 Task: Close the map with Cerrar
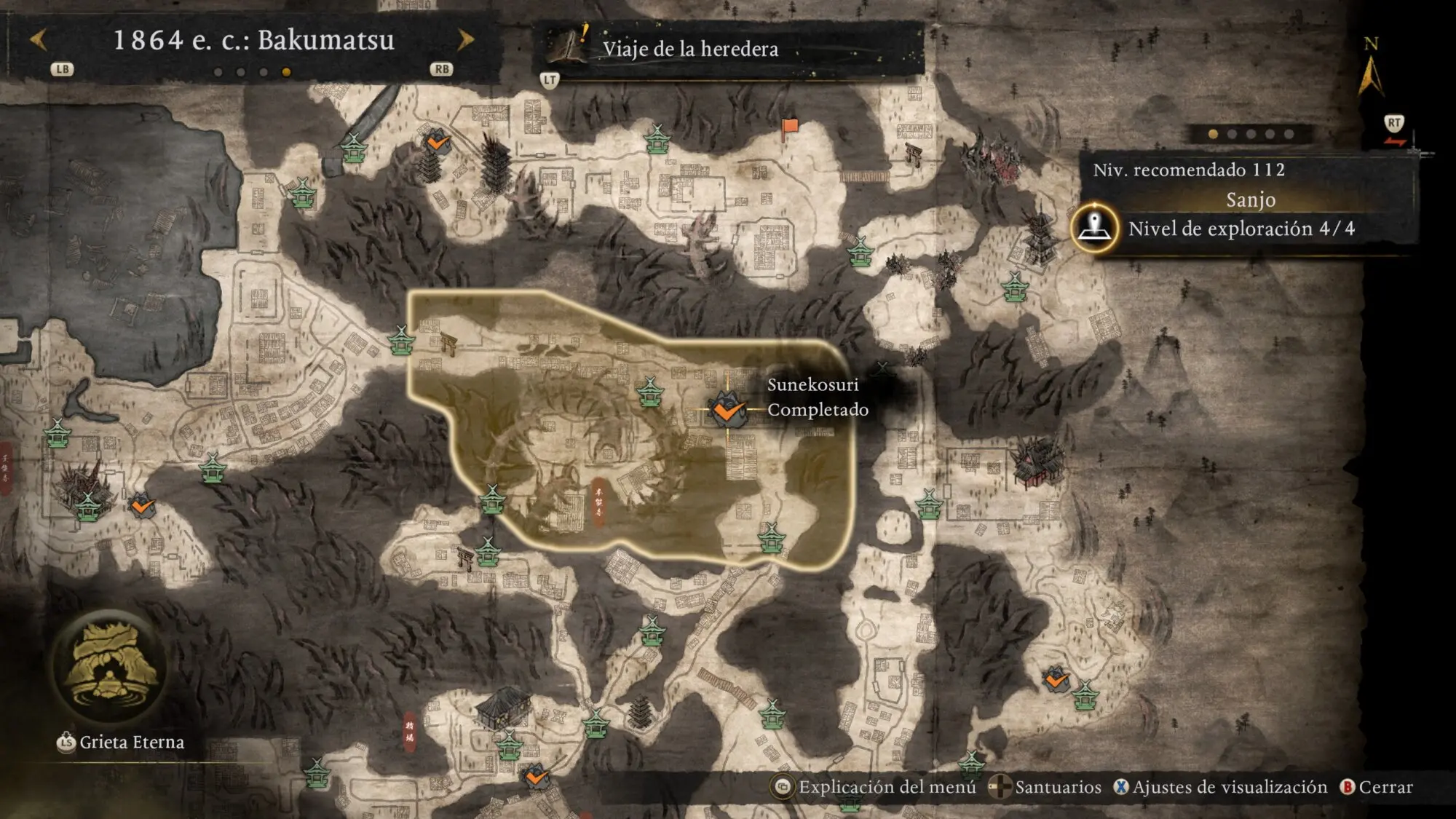coord(1377,787)
